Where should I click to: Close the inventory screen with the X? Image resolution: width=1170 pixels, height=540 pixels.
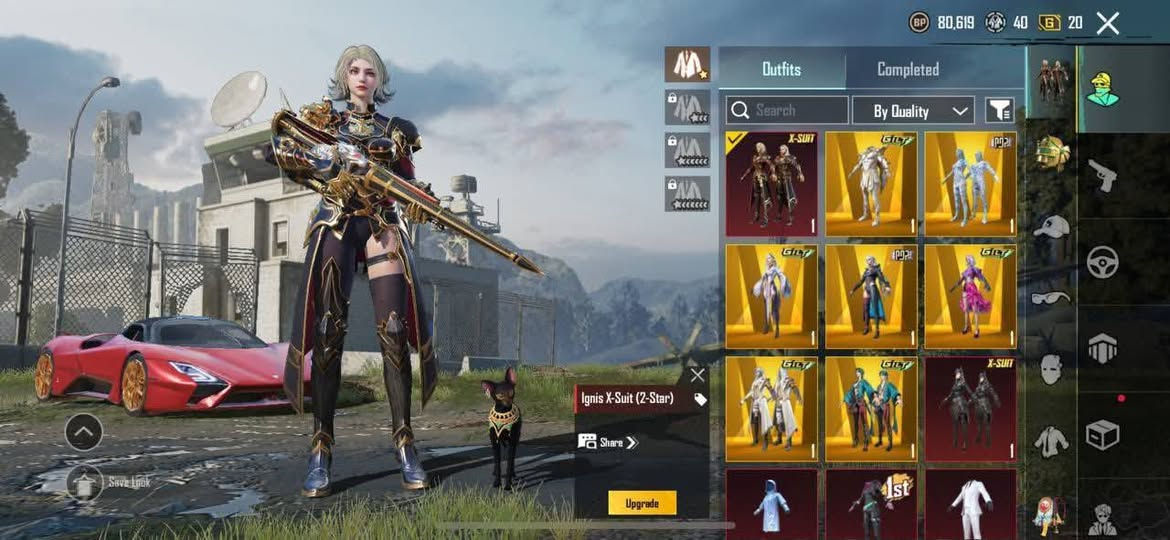[x=1107, y=23]
